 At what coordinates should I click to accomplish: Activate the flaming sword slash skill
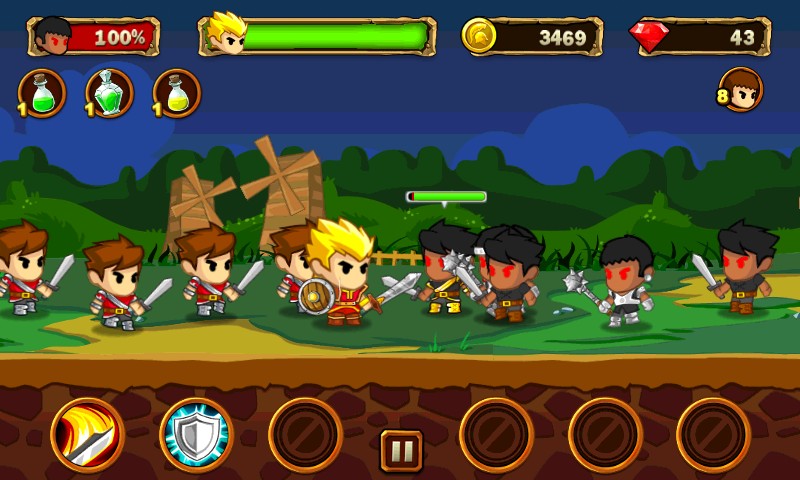pos(87,434)
